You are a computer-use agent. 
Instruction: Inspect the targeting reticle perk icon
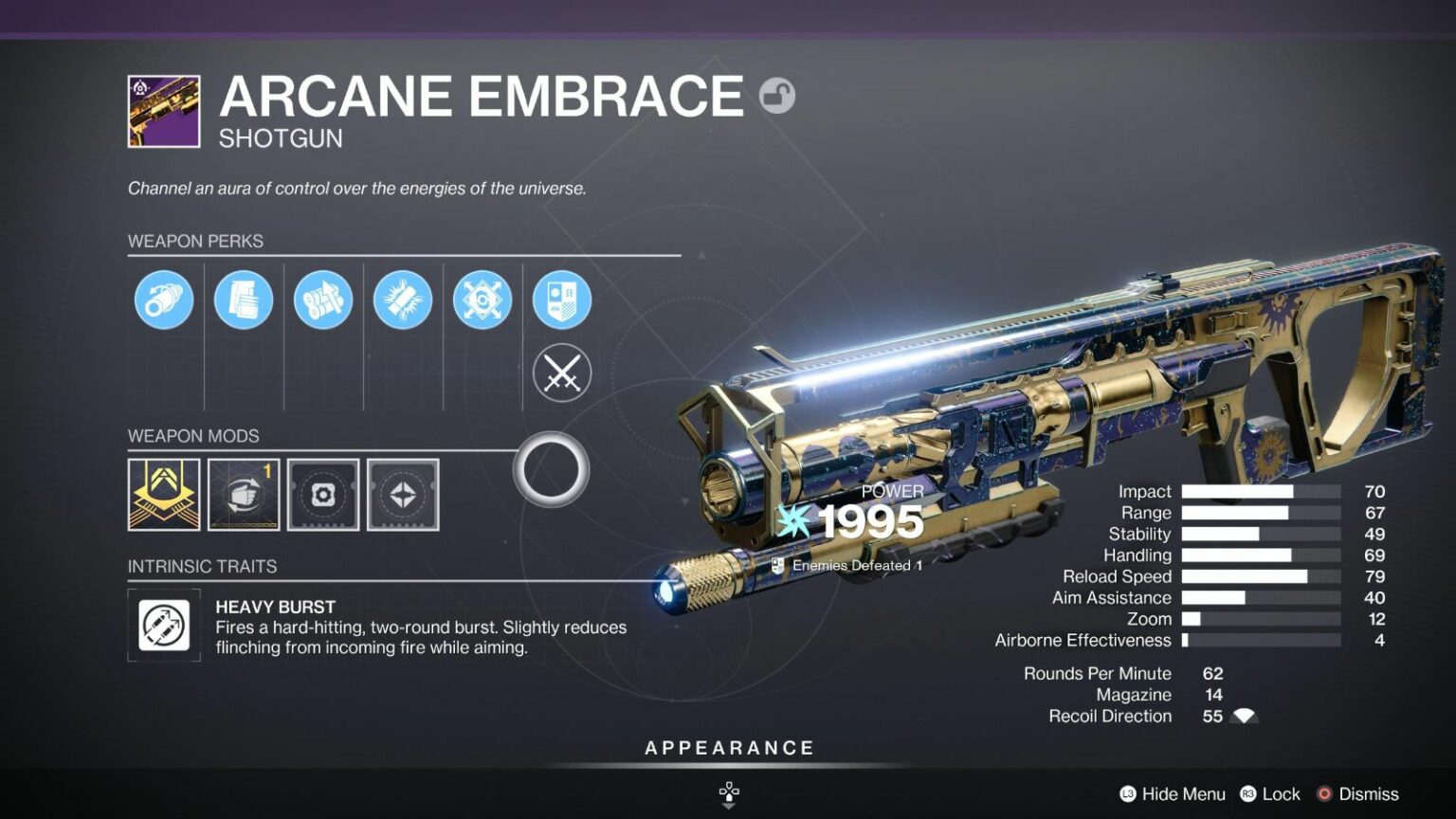tap(482, 300)
